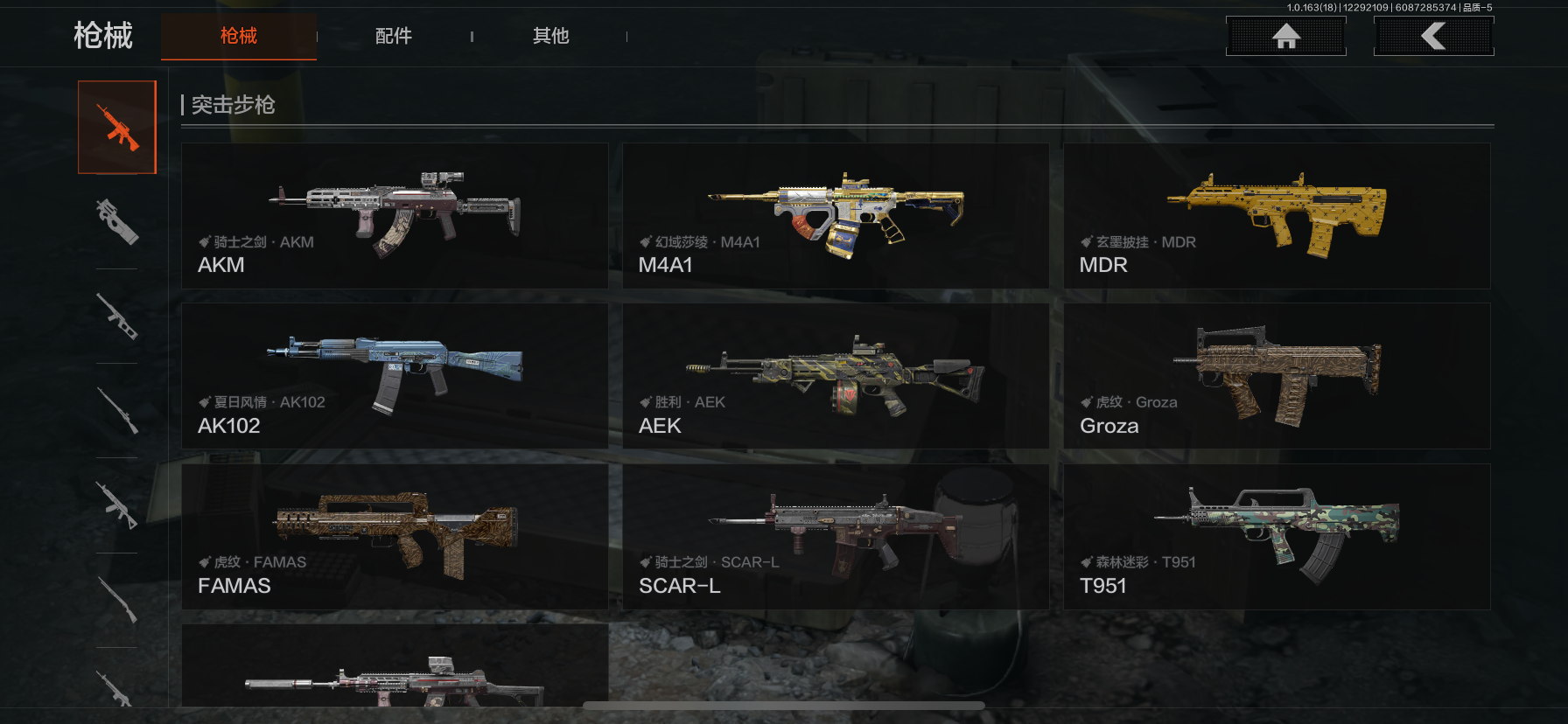Choose the AEK weapon card
Viewport: 1568px width, 724px height.
coord(836,376)
